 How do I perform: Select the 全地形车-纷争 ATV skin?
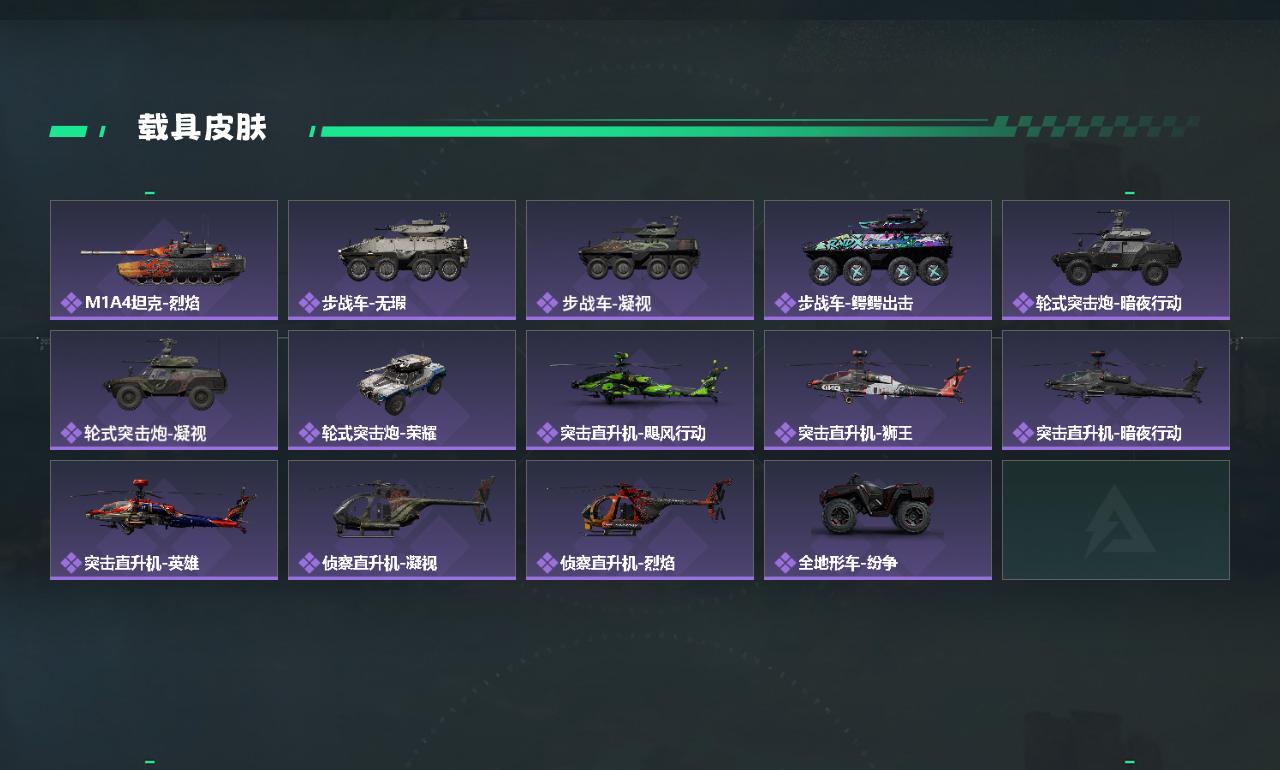878,519
